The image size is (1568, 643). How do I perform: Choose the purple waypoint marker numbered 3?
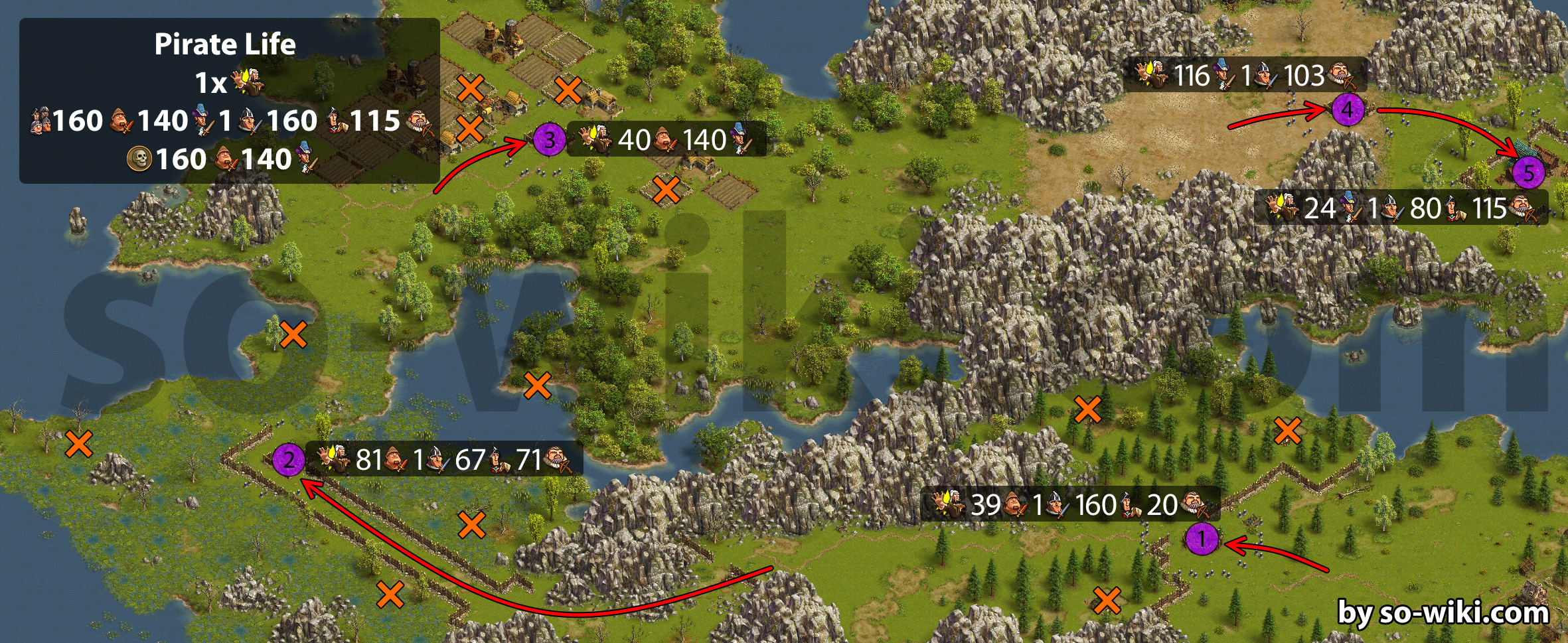550,140
